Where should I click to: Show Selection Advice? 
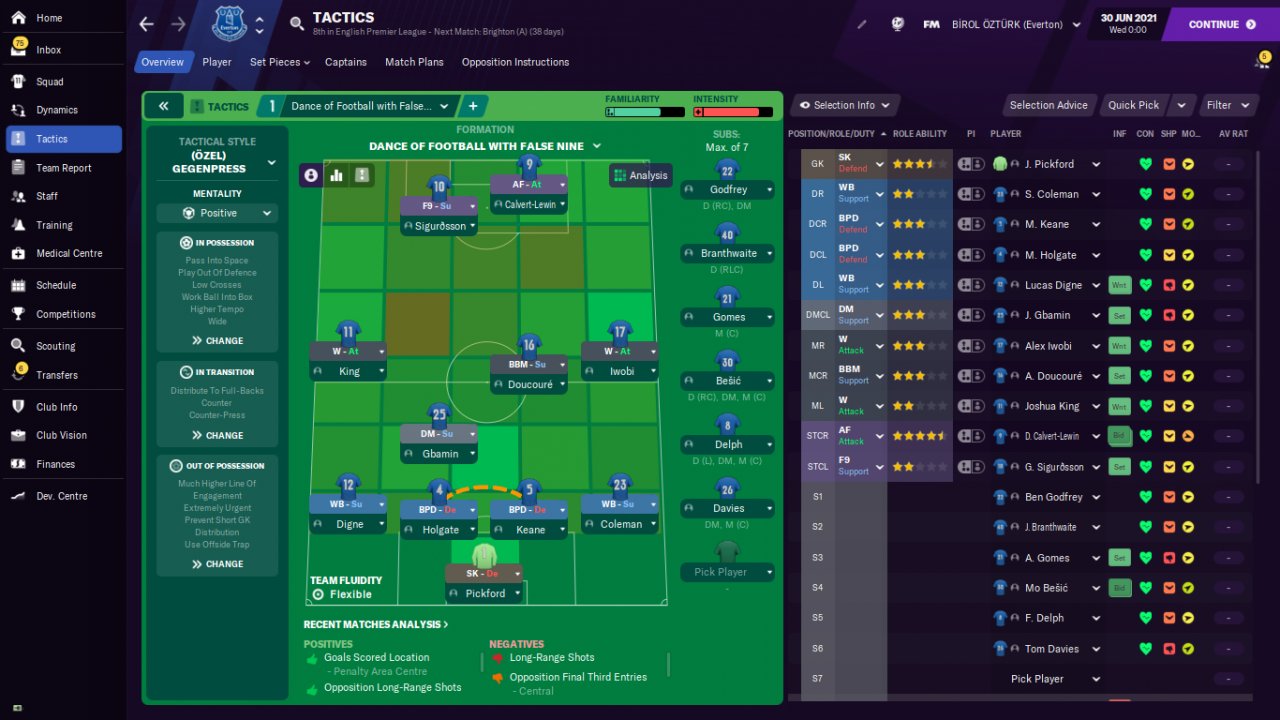(1048, 105)
